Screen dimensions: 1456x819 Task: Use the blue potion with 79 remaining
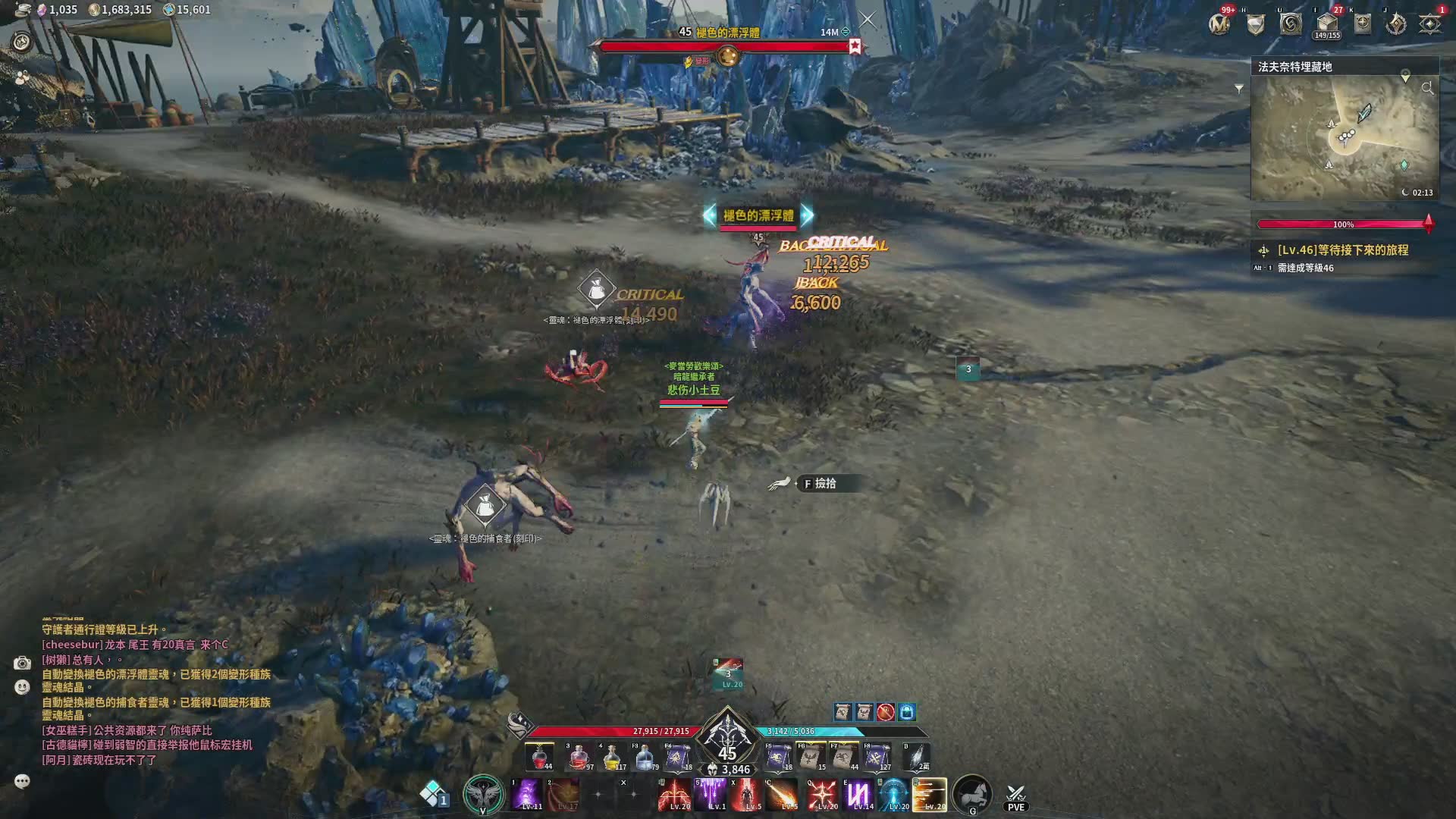(x=645, y=757)
